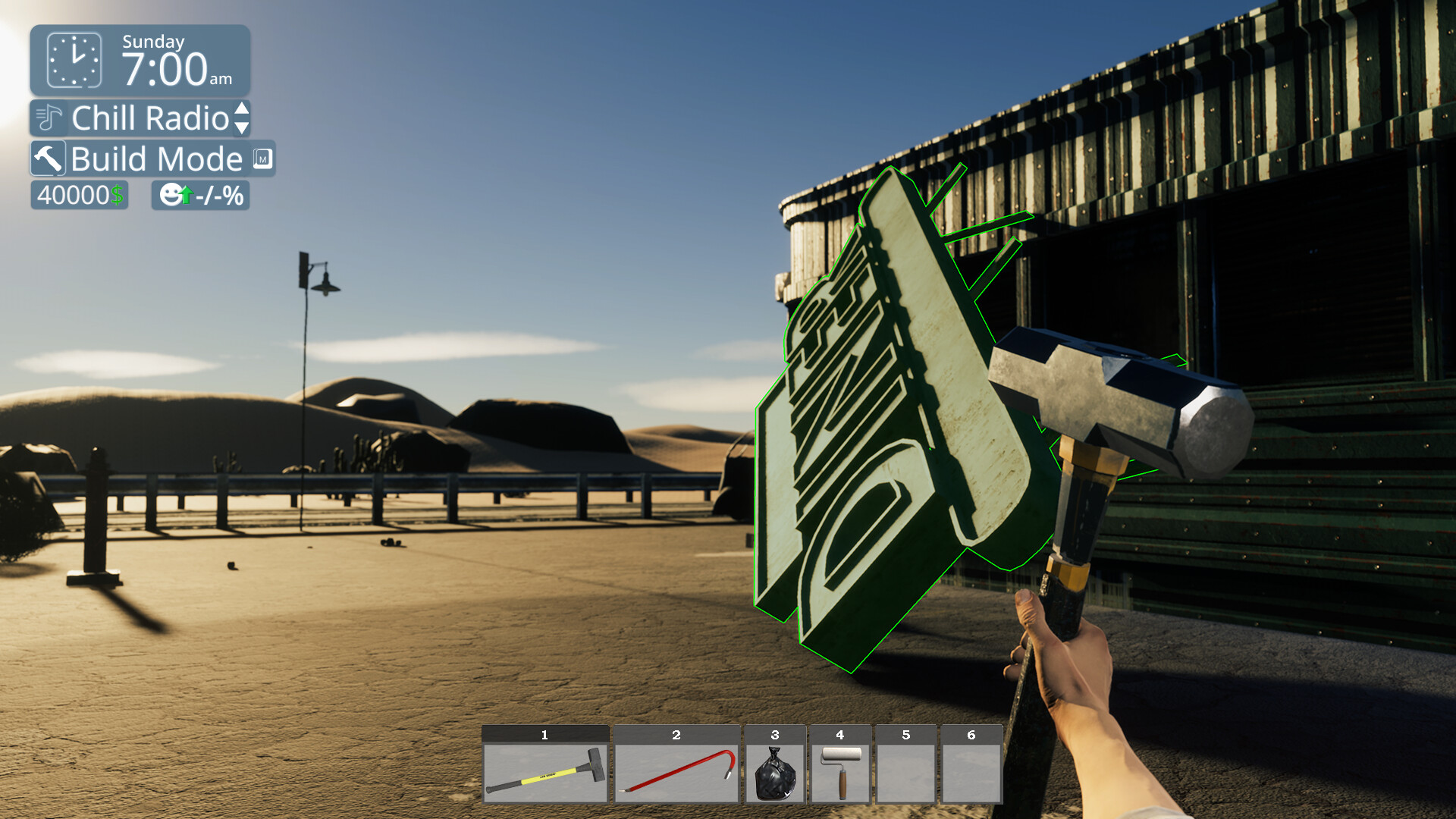
Task: Click the music note icon by Chill Radio
Action: pos(47,119)
